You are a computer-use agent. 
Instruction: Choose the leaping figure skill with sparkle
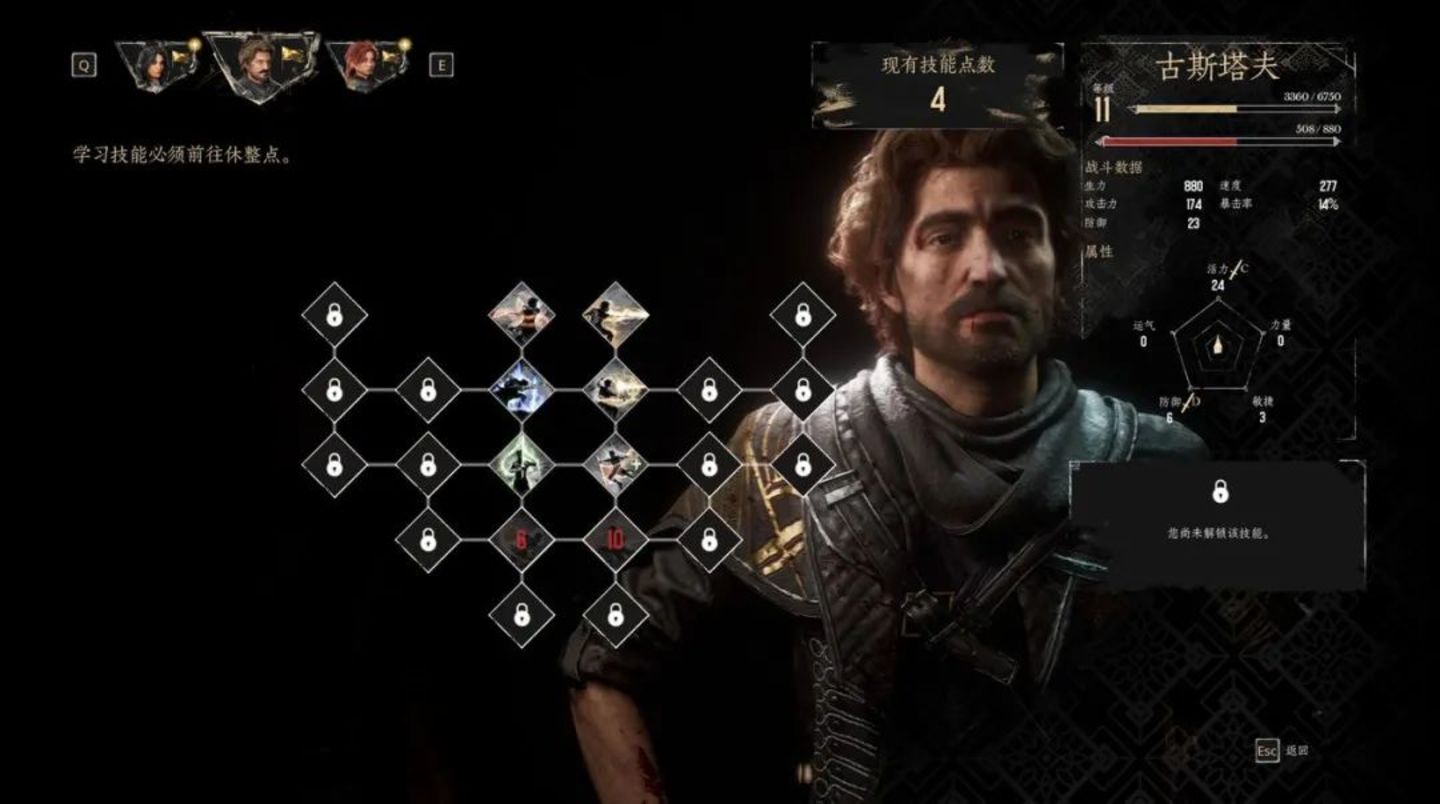615,464
